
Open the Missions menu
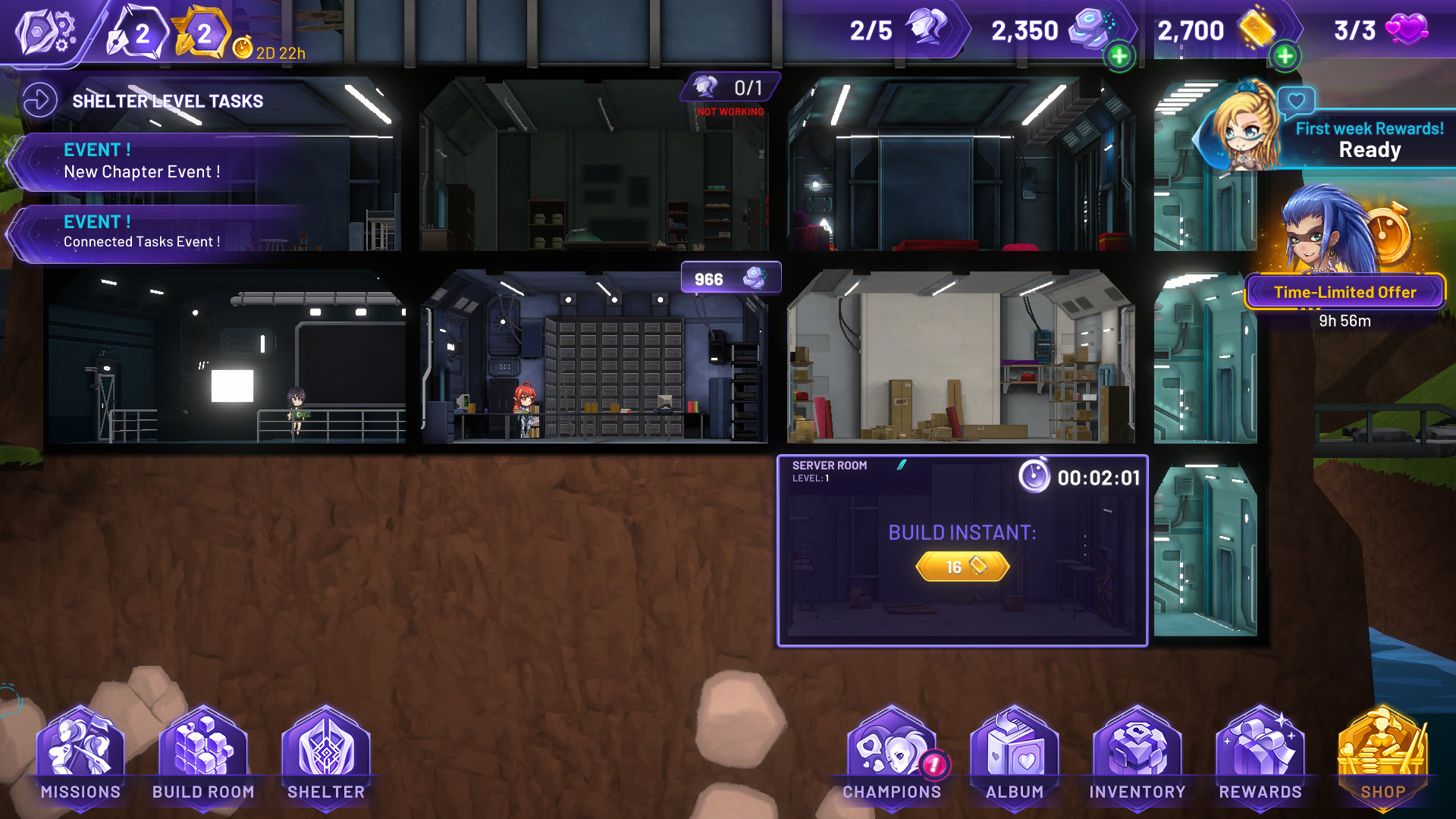(x=80, y=755)
